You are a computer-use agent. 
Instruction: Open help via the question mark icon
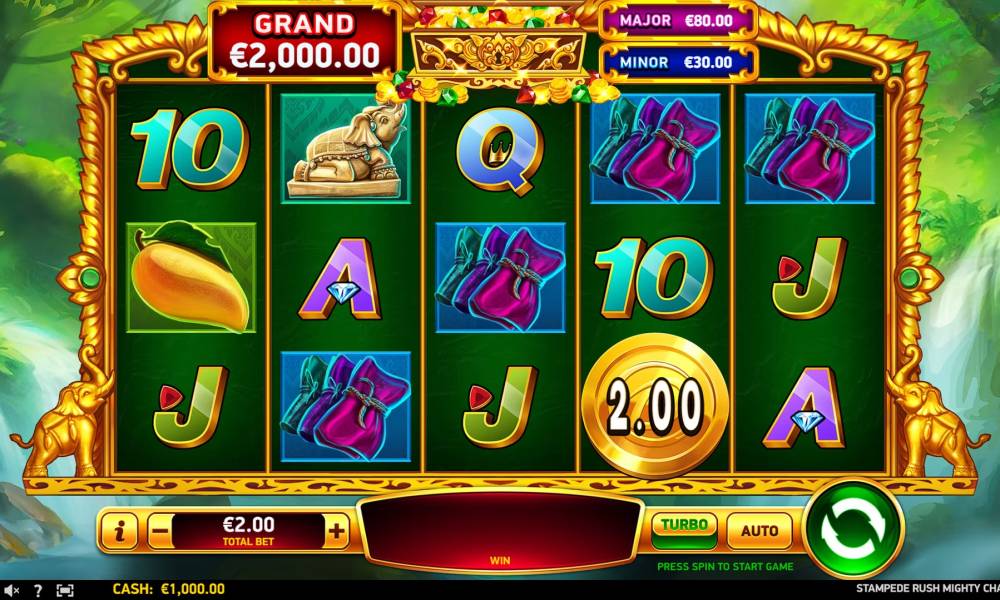(x=38, y=590)
